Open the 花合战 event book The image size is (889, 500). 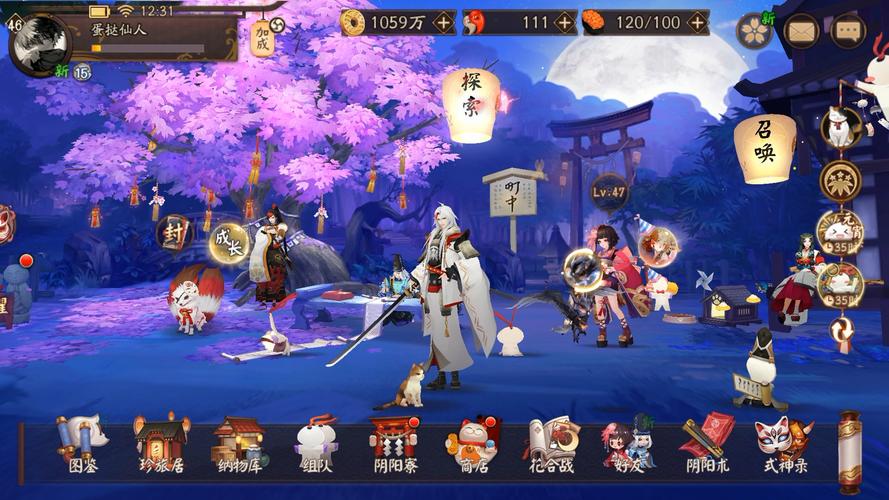coord(551,443)
